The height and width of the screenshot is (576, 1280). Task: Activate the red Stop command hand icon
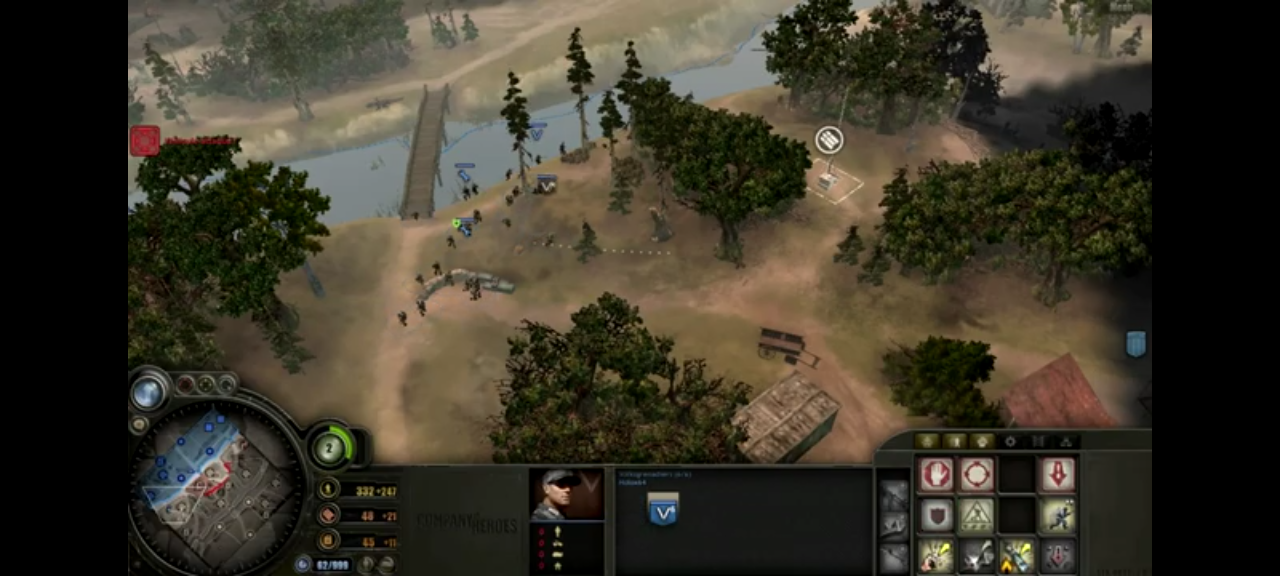click(936, 474)
